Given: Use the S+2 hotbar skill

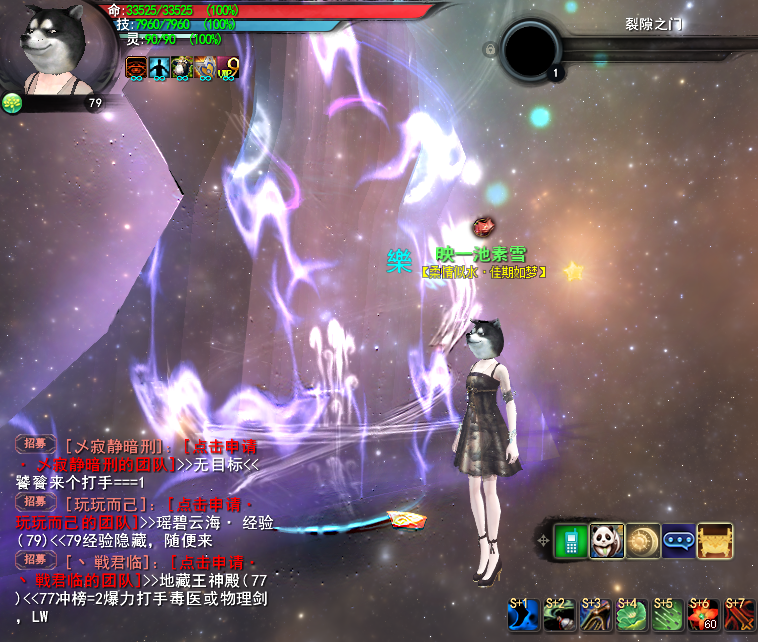Looking at the screenshot, I should pyautogui.click(x=560, y=615).
